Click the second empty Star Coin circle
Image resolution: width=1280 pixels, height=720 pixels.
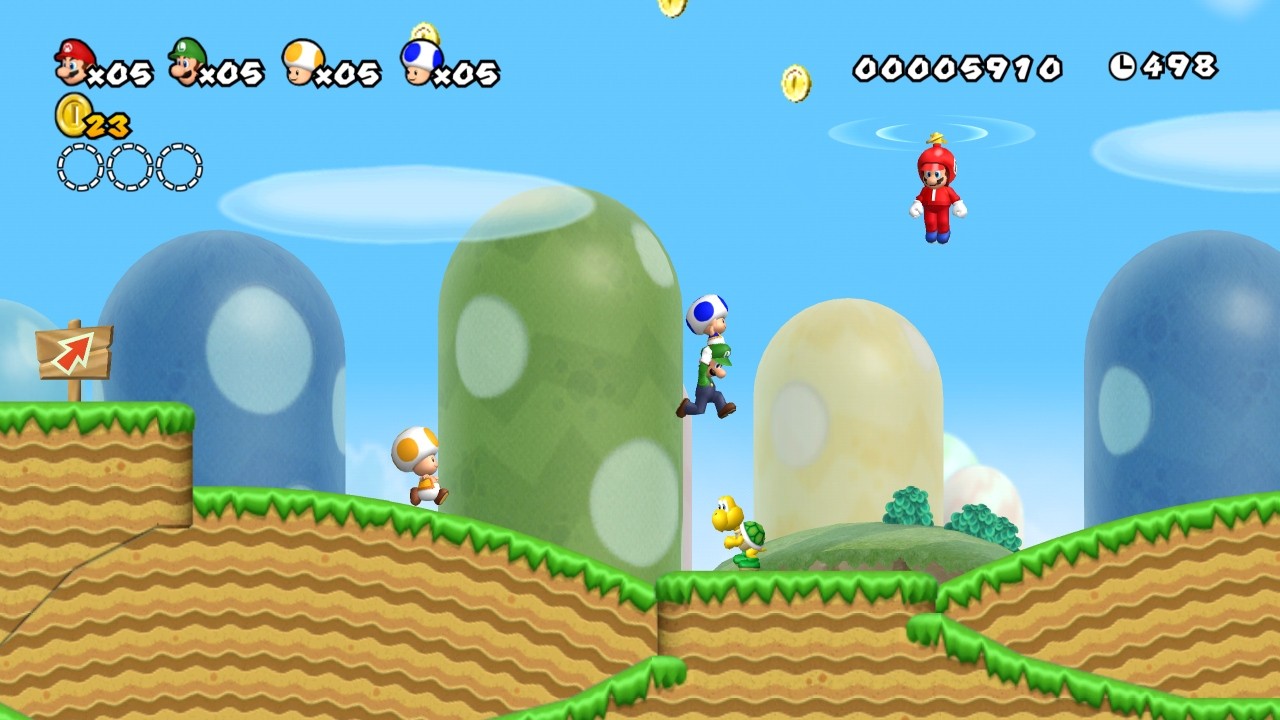click(128, 164)
